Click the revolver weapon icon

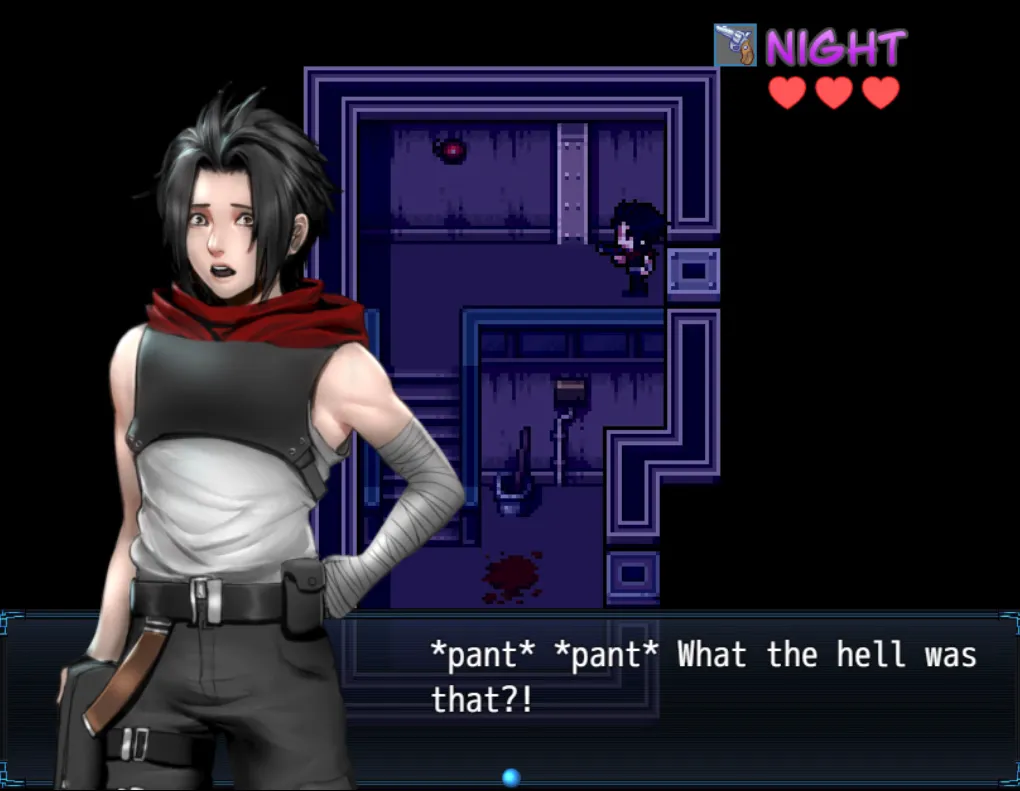735,45
